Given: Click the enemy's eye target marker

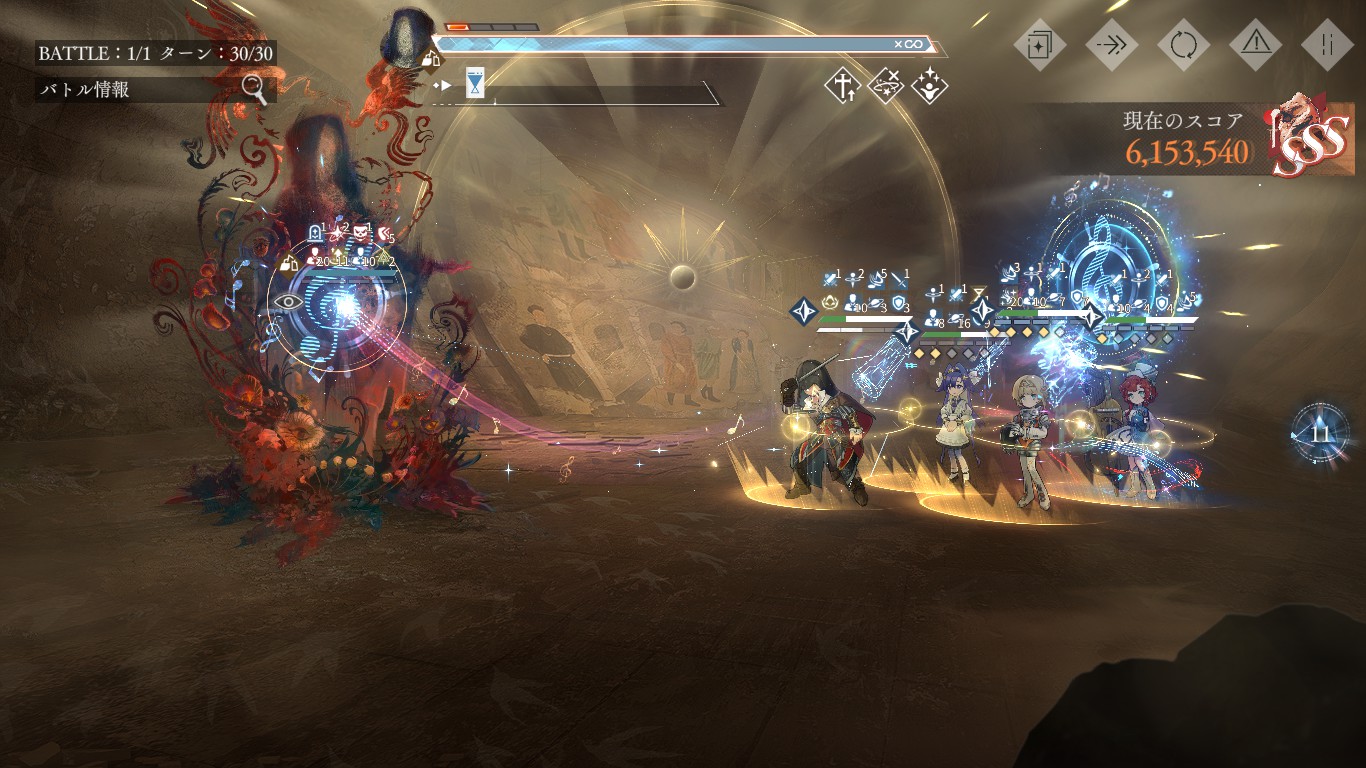Looking at the screenshot, I should 288,300.
